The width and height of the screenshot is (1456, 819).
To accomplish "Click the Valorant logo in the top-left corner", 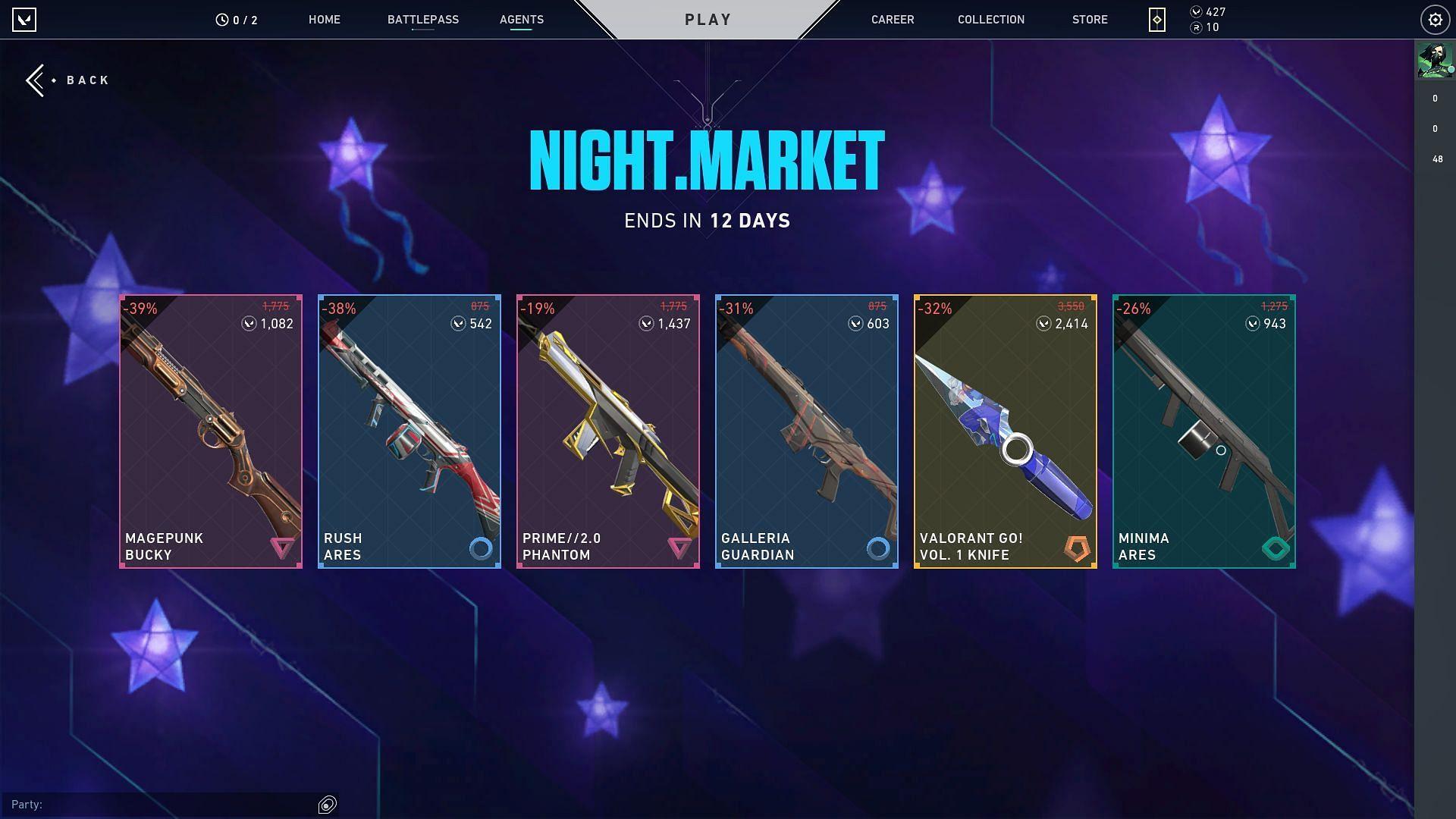I will (25, 19).
